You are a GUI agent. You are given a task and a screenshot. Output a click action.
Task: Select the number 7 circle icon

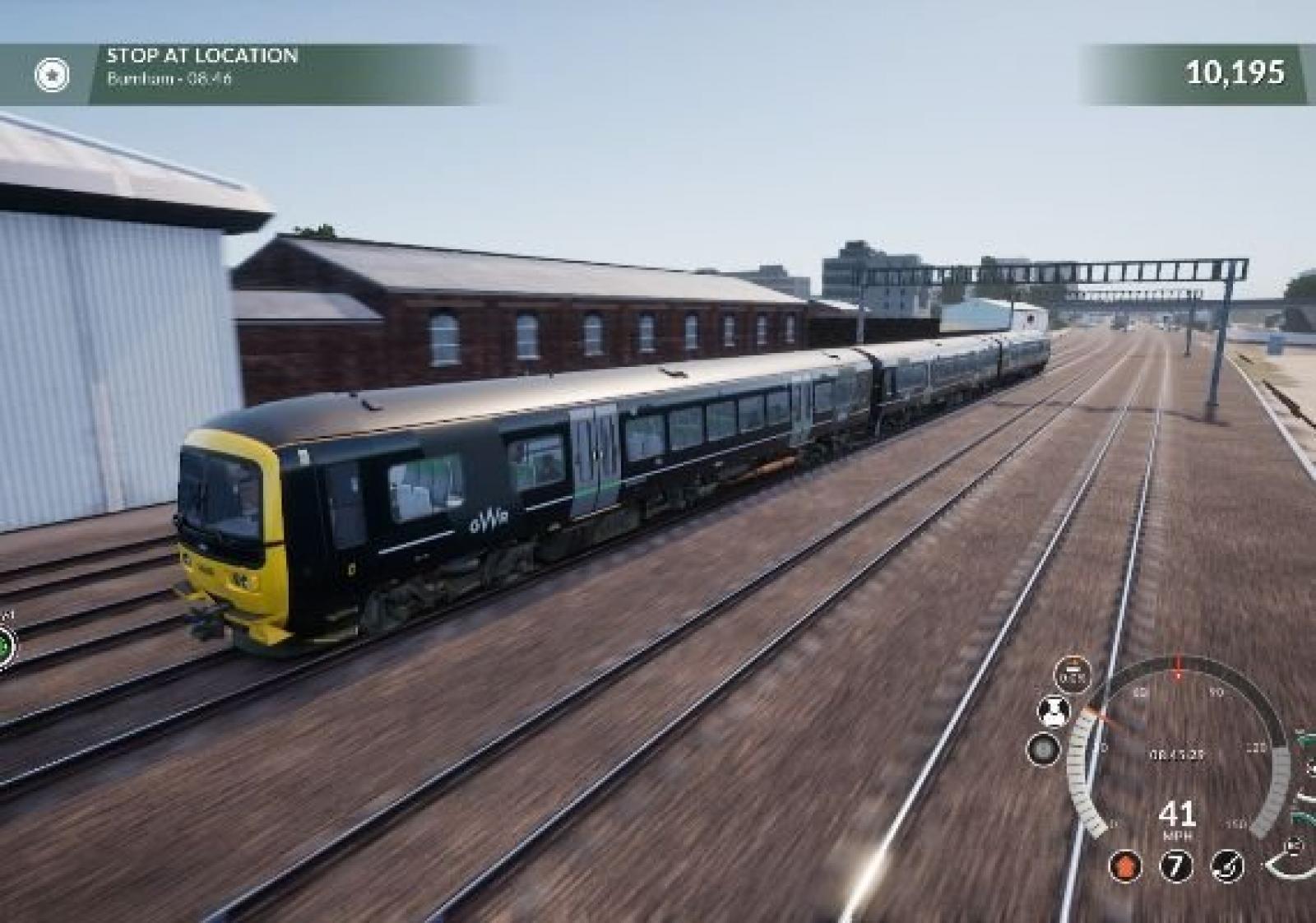coord(1176,866)
